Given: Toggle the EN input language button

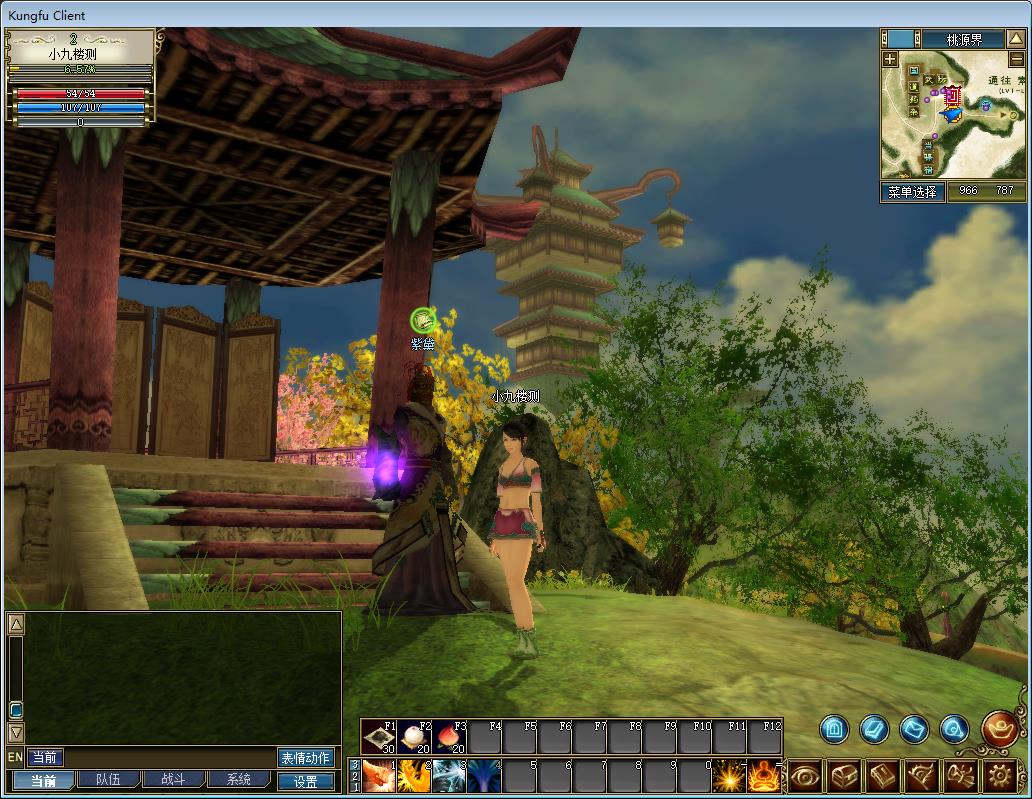Looking at the screenshot, I should click(x=15, y=758).
